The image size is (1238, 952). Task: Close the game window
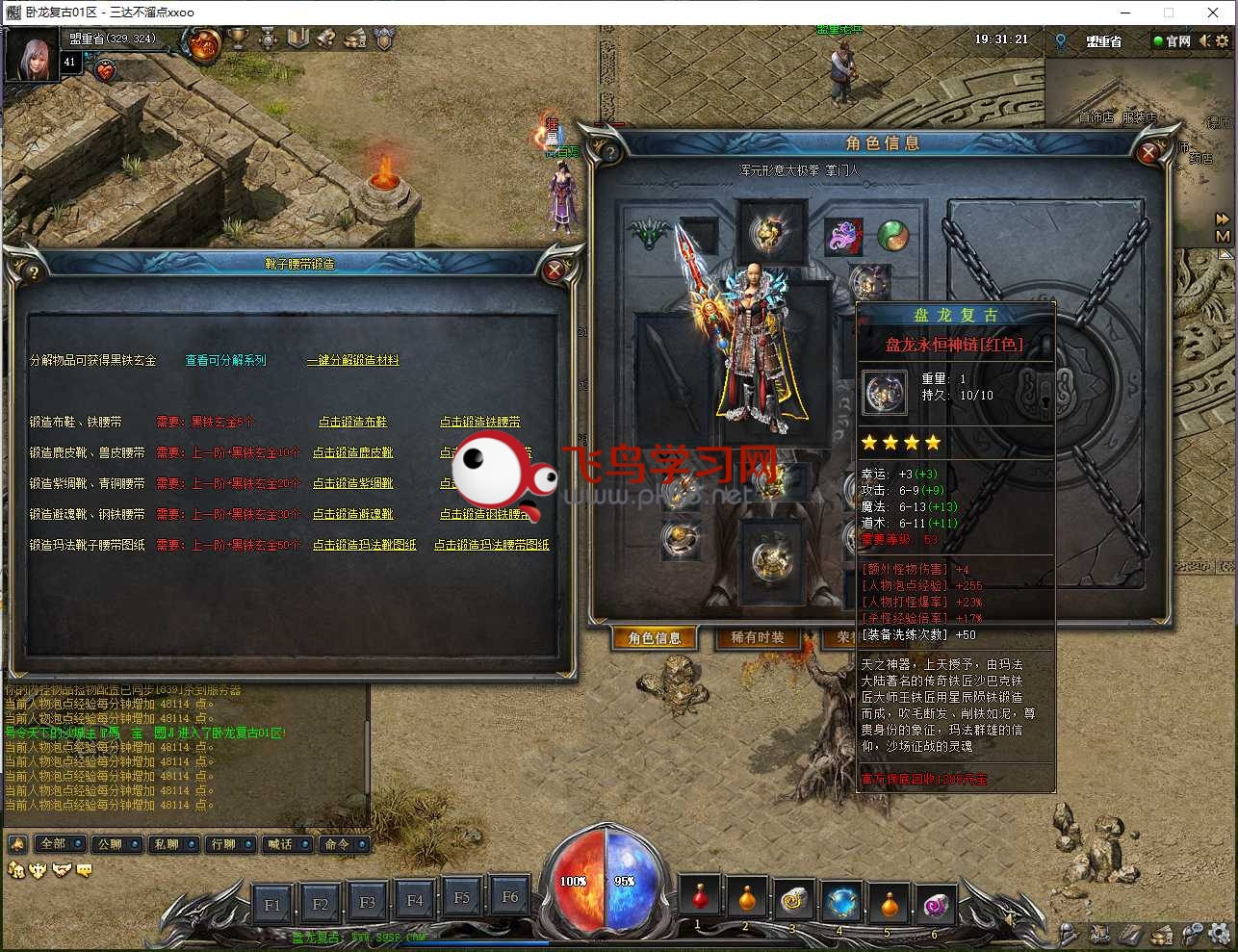tap(1213, 13)
